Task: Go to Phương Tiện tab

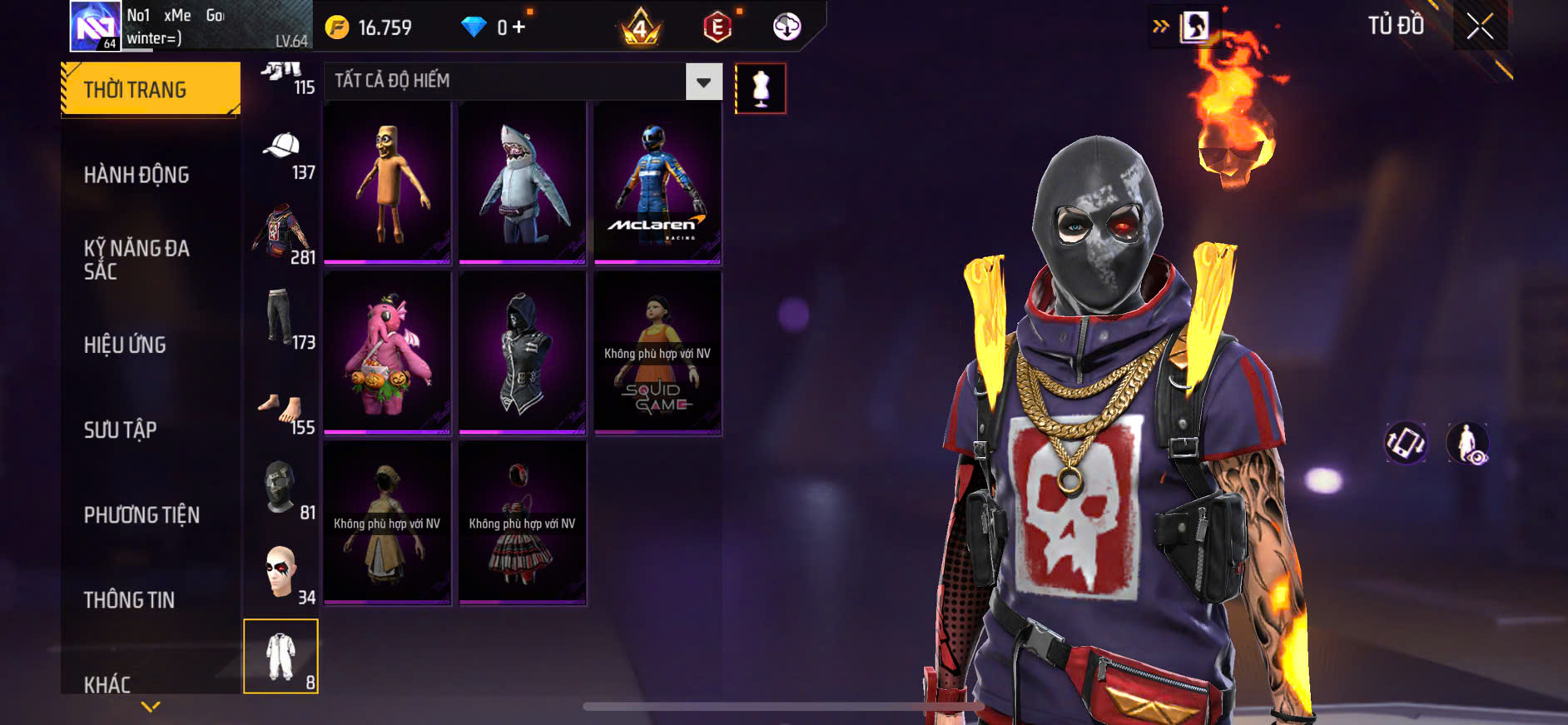Action: [x=141, y=514]
